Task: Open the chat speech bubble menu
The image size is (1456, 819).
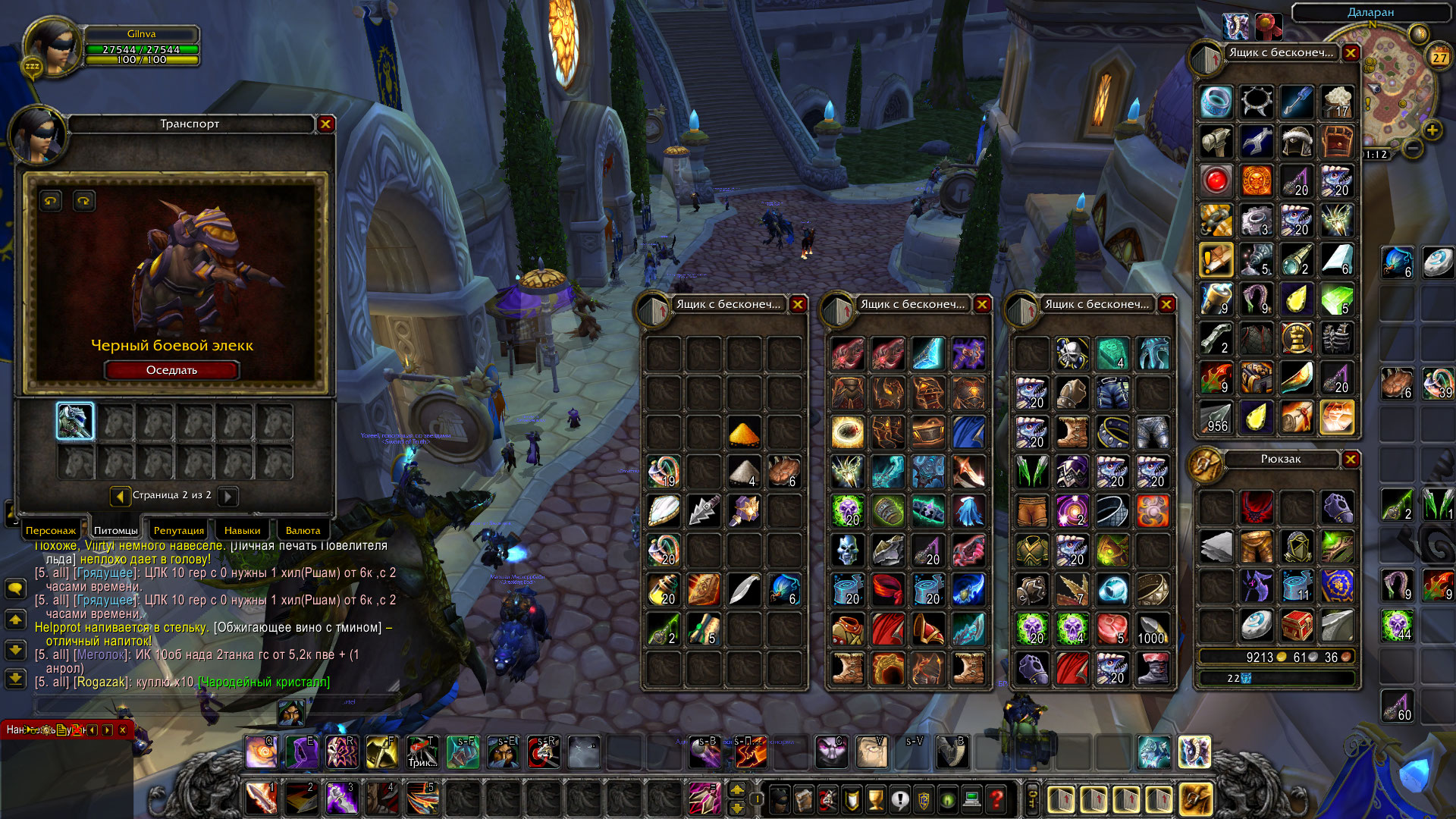Action: 15,588
